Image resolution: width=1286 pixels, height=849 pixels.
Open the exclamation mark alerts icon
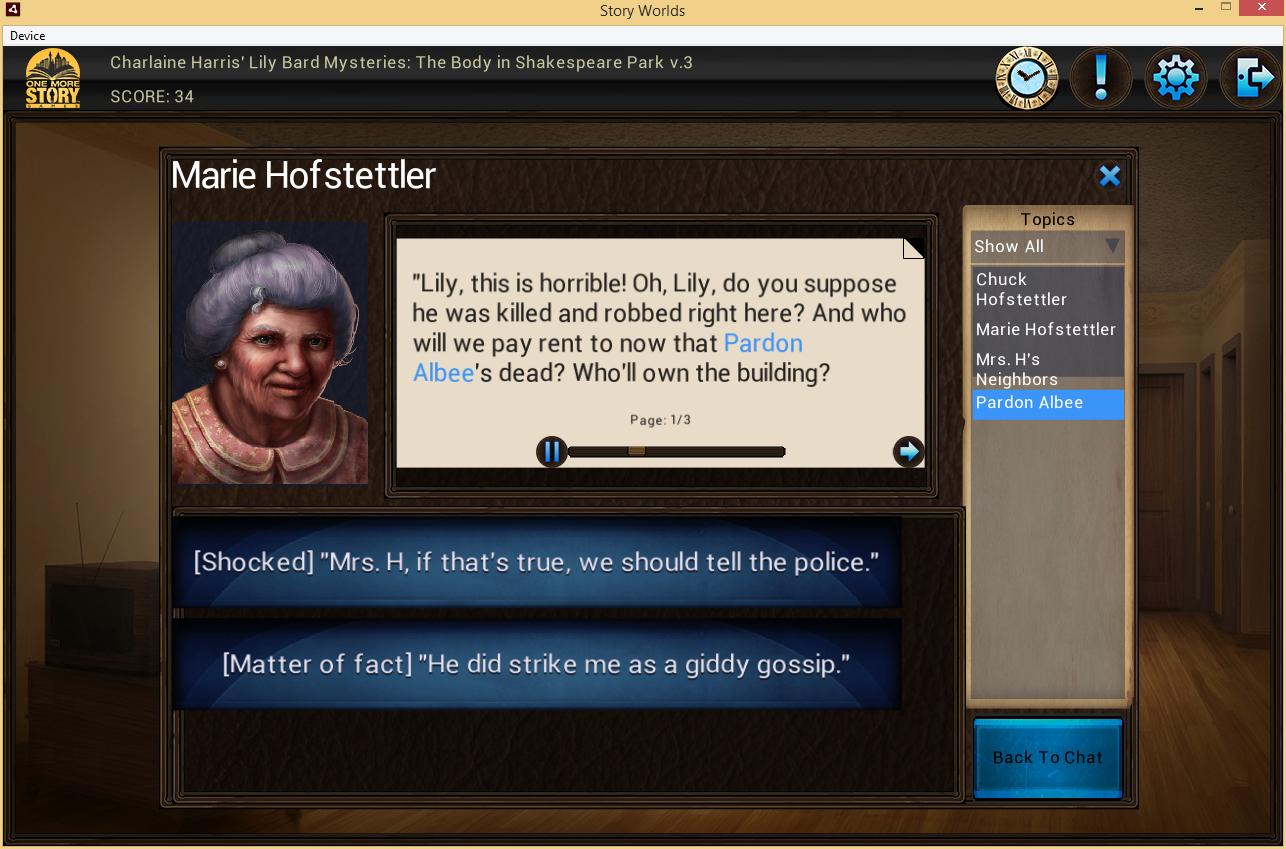click(x=1101, y=77)
